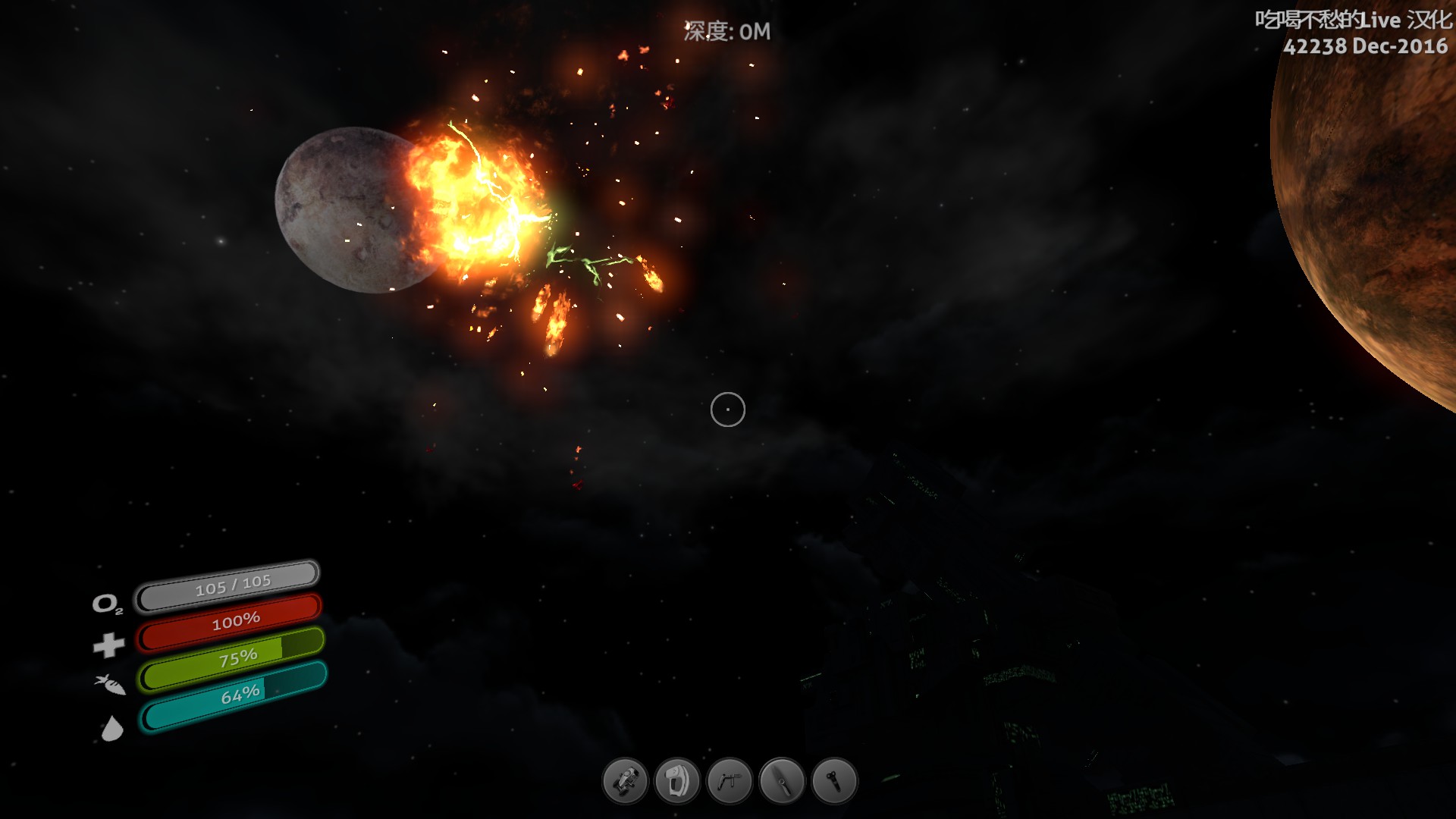Equip the handheld scanner from the hotbar

point(677,780)
